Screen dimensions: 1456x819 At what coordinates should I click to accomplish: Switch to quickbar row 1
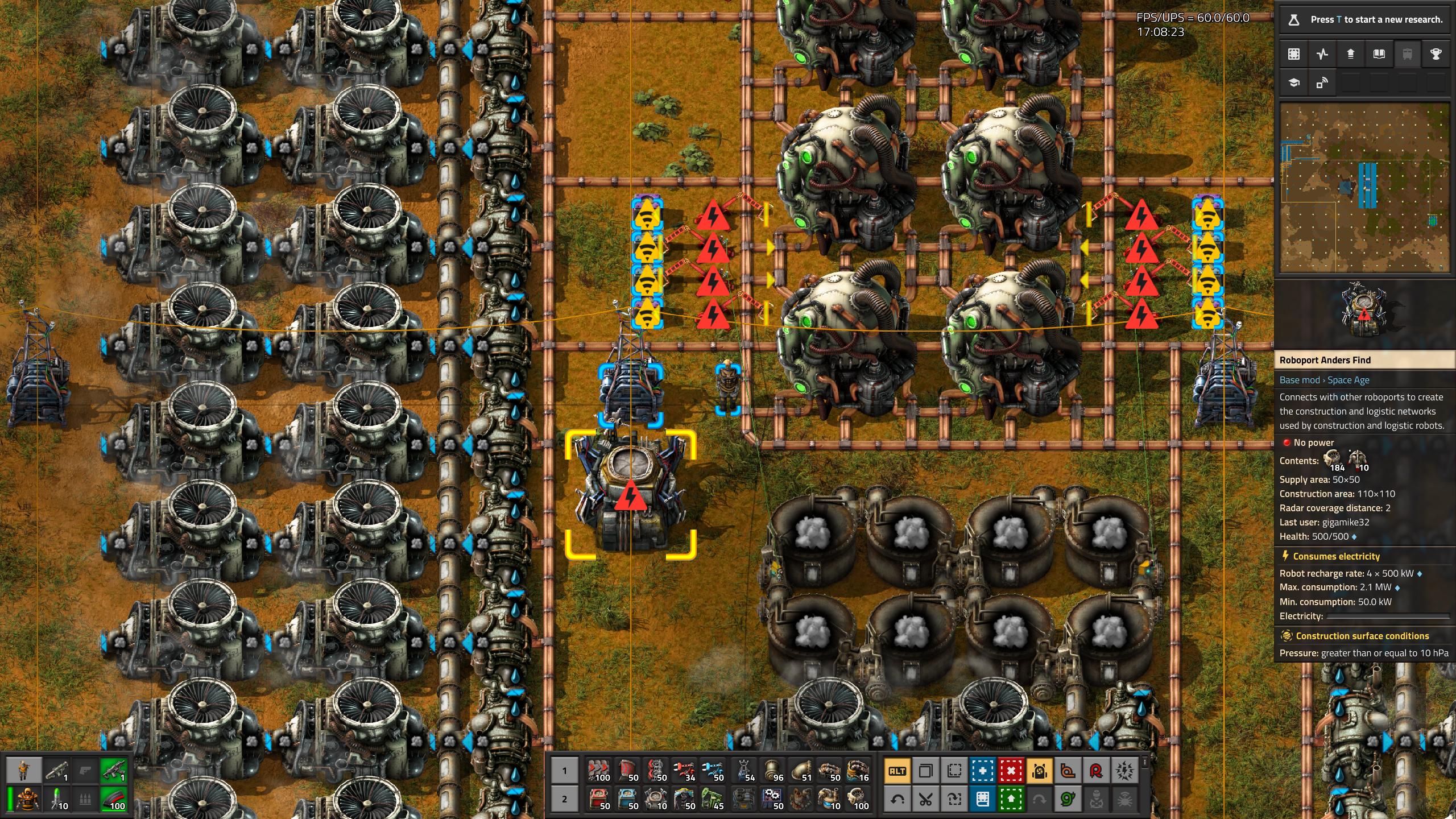click(564, 771)
